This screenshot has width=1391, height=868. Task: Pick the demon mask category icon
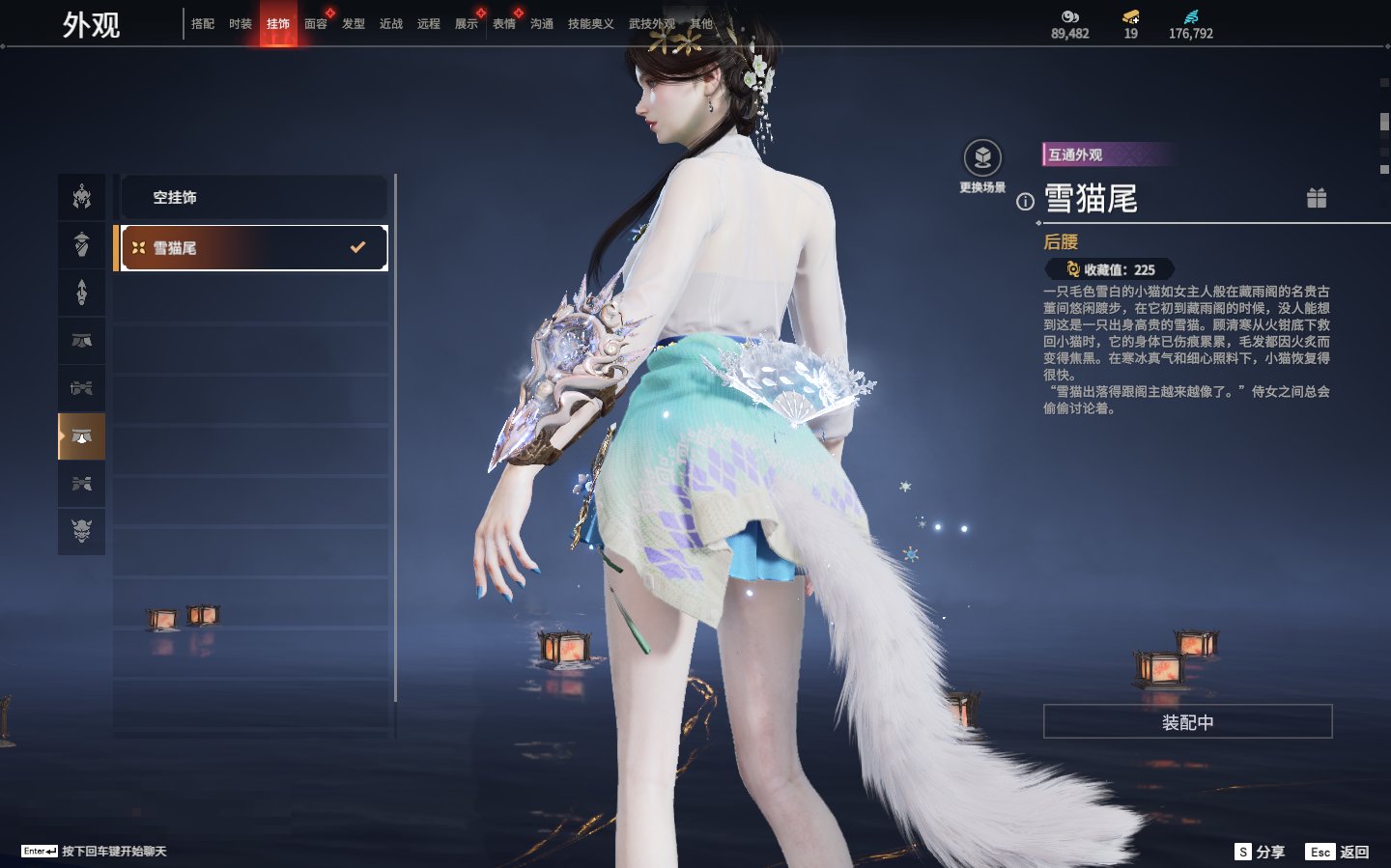(82, 530)
